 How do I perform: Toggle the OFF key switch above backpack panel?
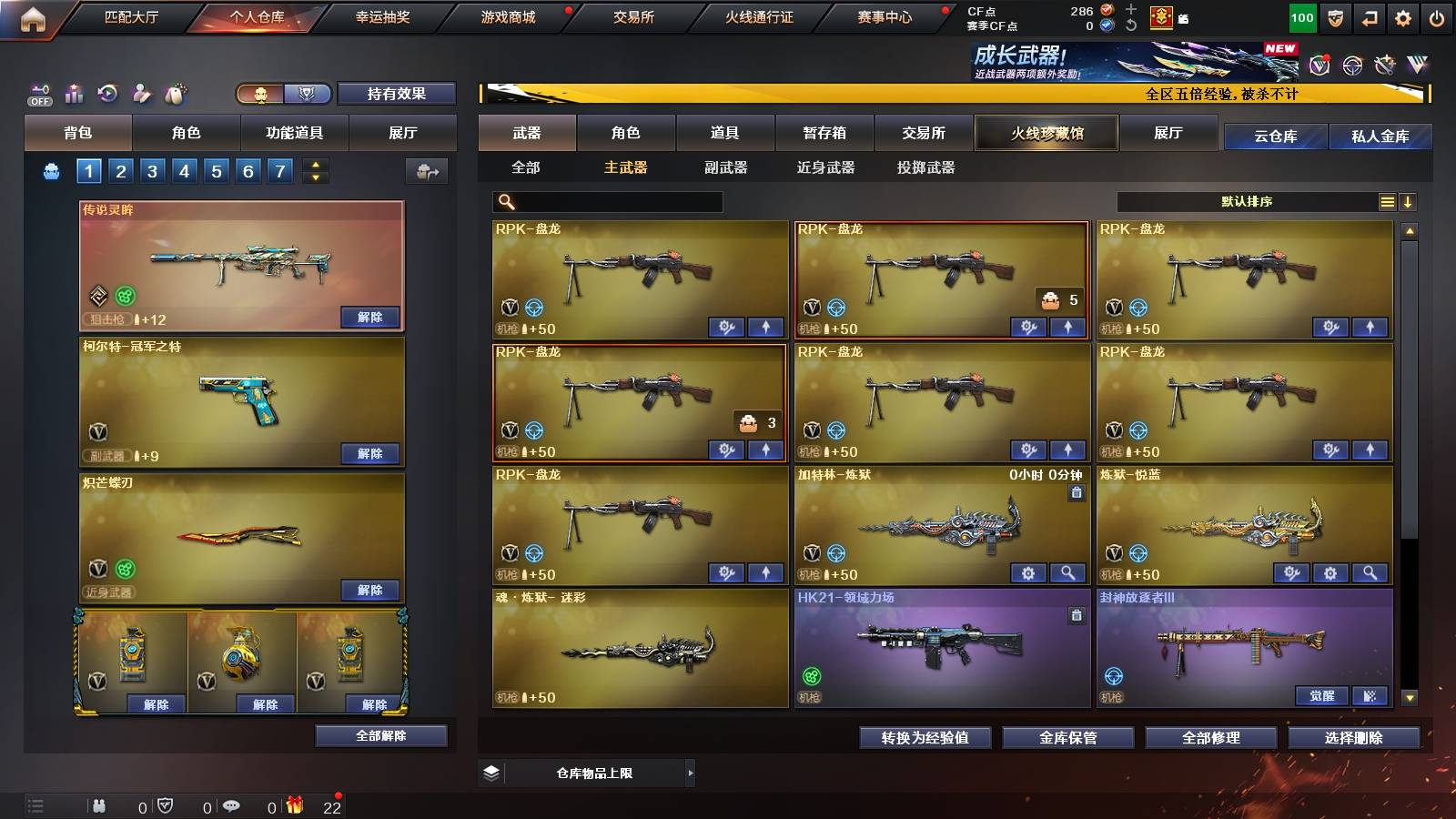38,93
